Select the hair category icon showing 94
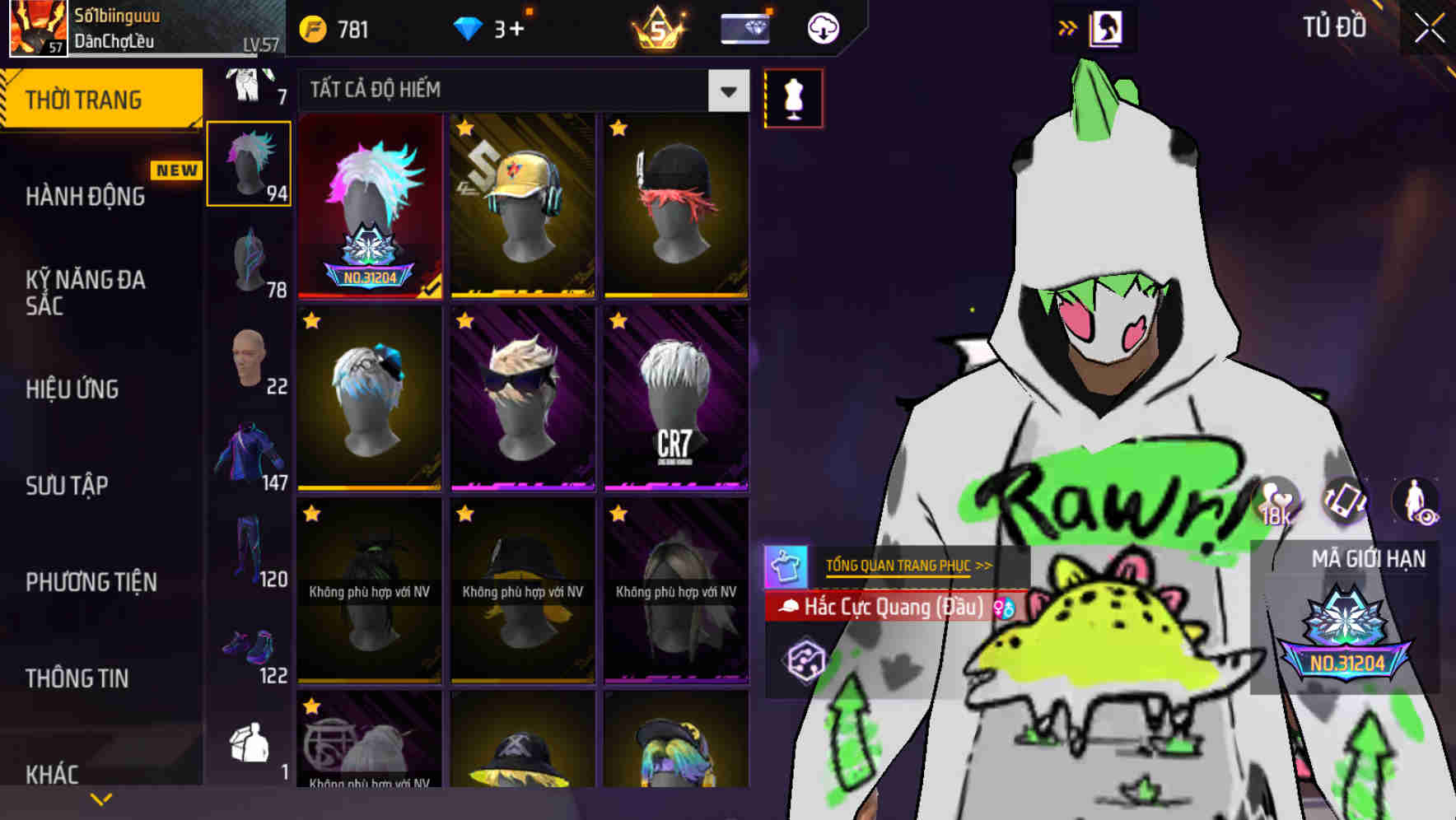Viewport: 1456px width, 820px height. 250,163
